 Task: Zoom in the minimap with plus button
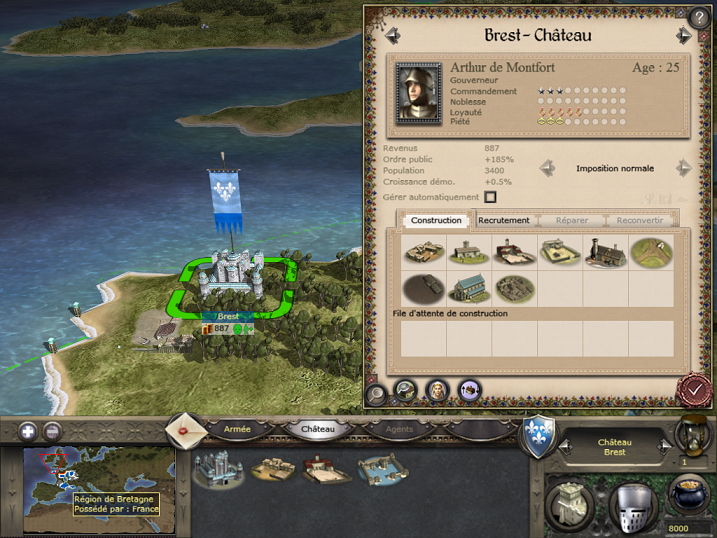27,432
